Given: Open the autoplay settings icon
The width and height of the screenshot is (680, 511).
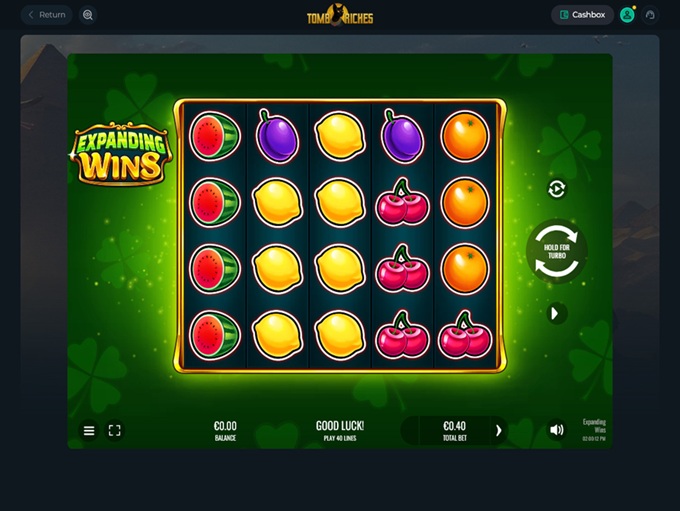Looking at the screenshot, I should click(x=557, y=189).
